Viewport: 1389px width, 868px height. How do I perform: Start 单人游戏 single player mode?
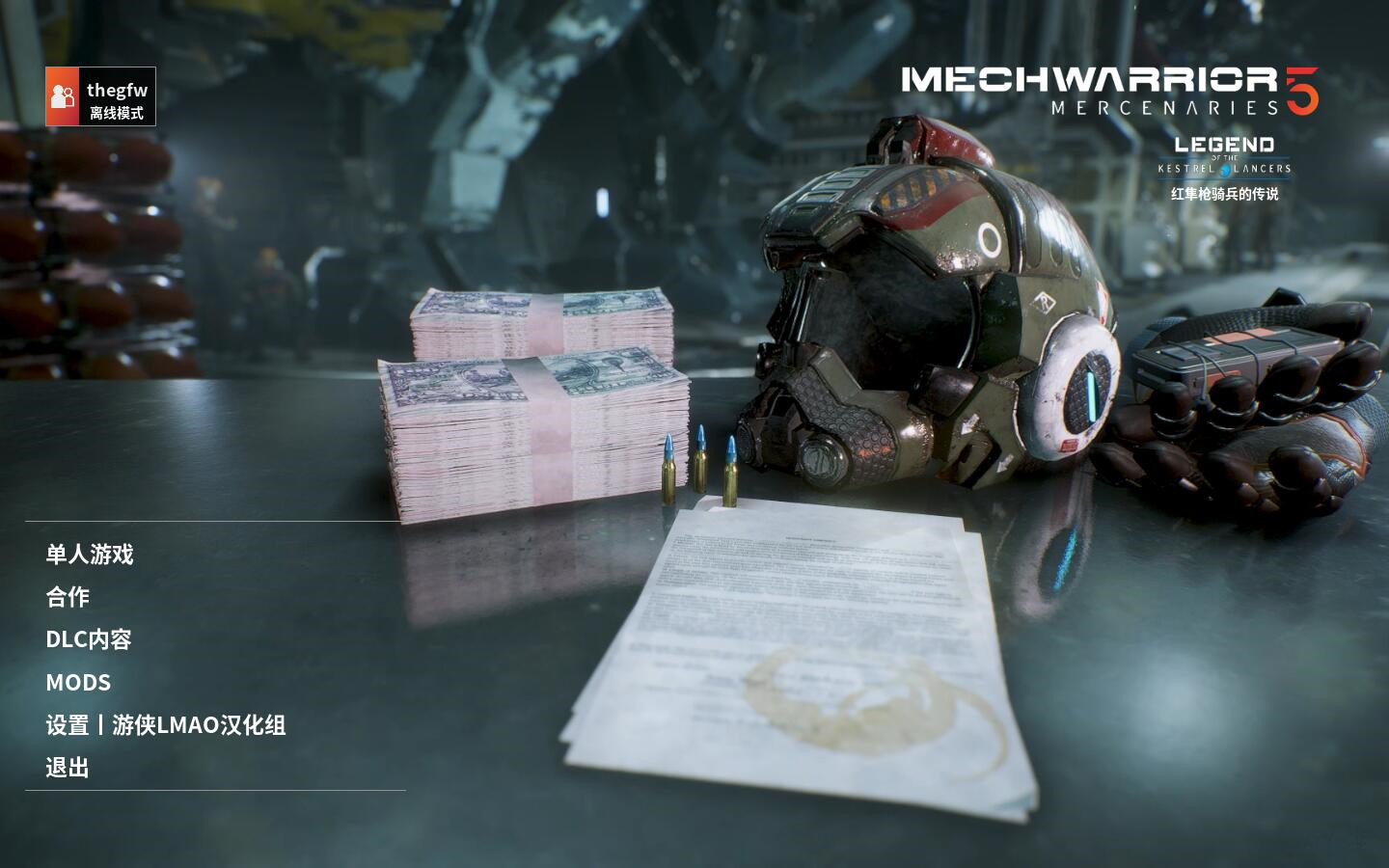tap(90, 555)
